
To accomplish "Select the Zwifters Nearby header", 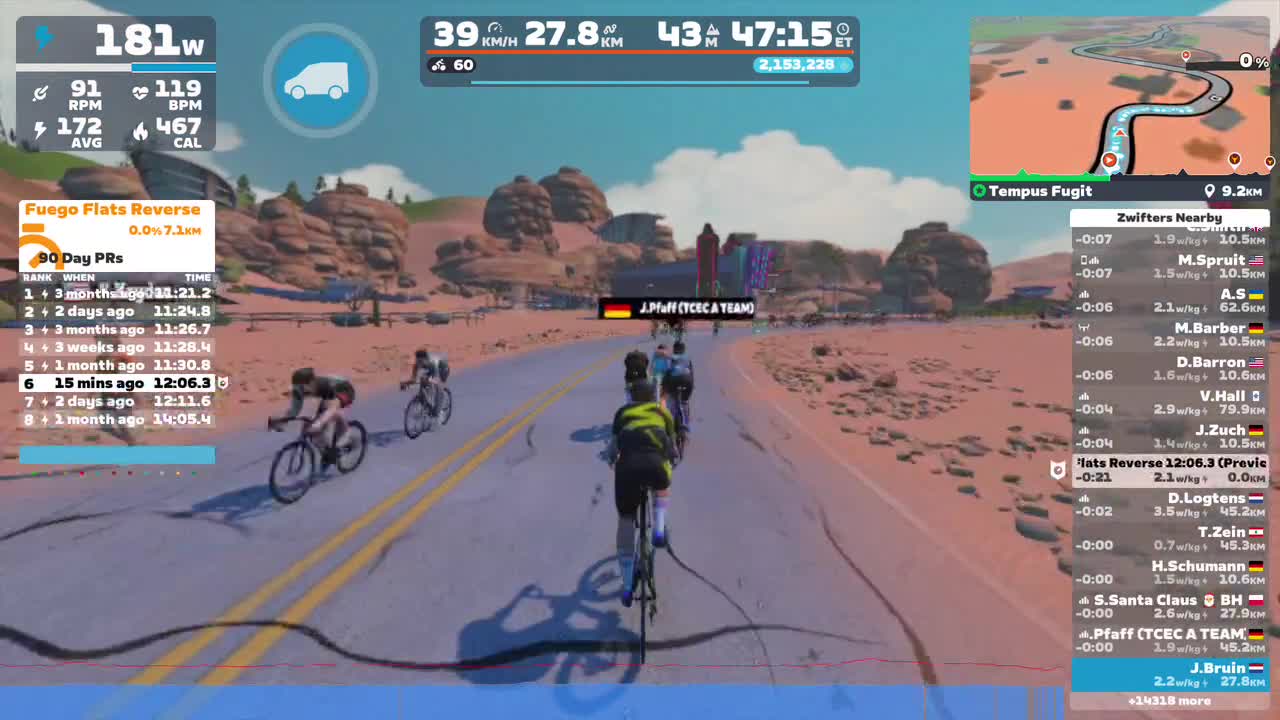I will click(1169, 217).
